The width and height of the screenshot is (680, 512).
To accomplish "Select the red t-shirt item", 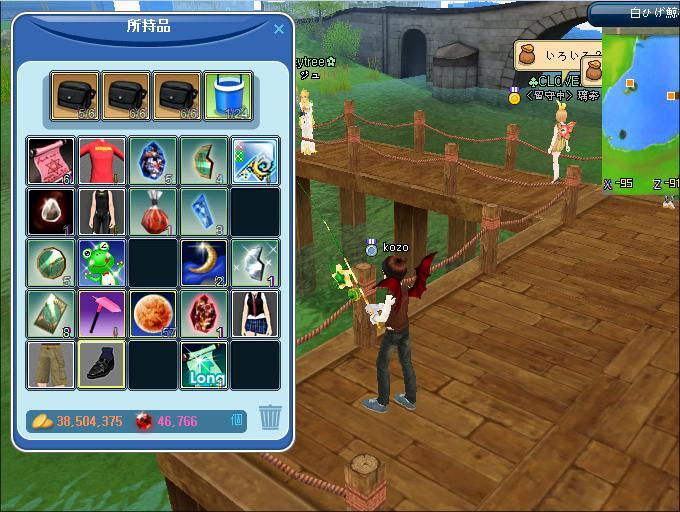I will pyautogui.click(x=103, y=161).
